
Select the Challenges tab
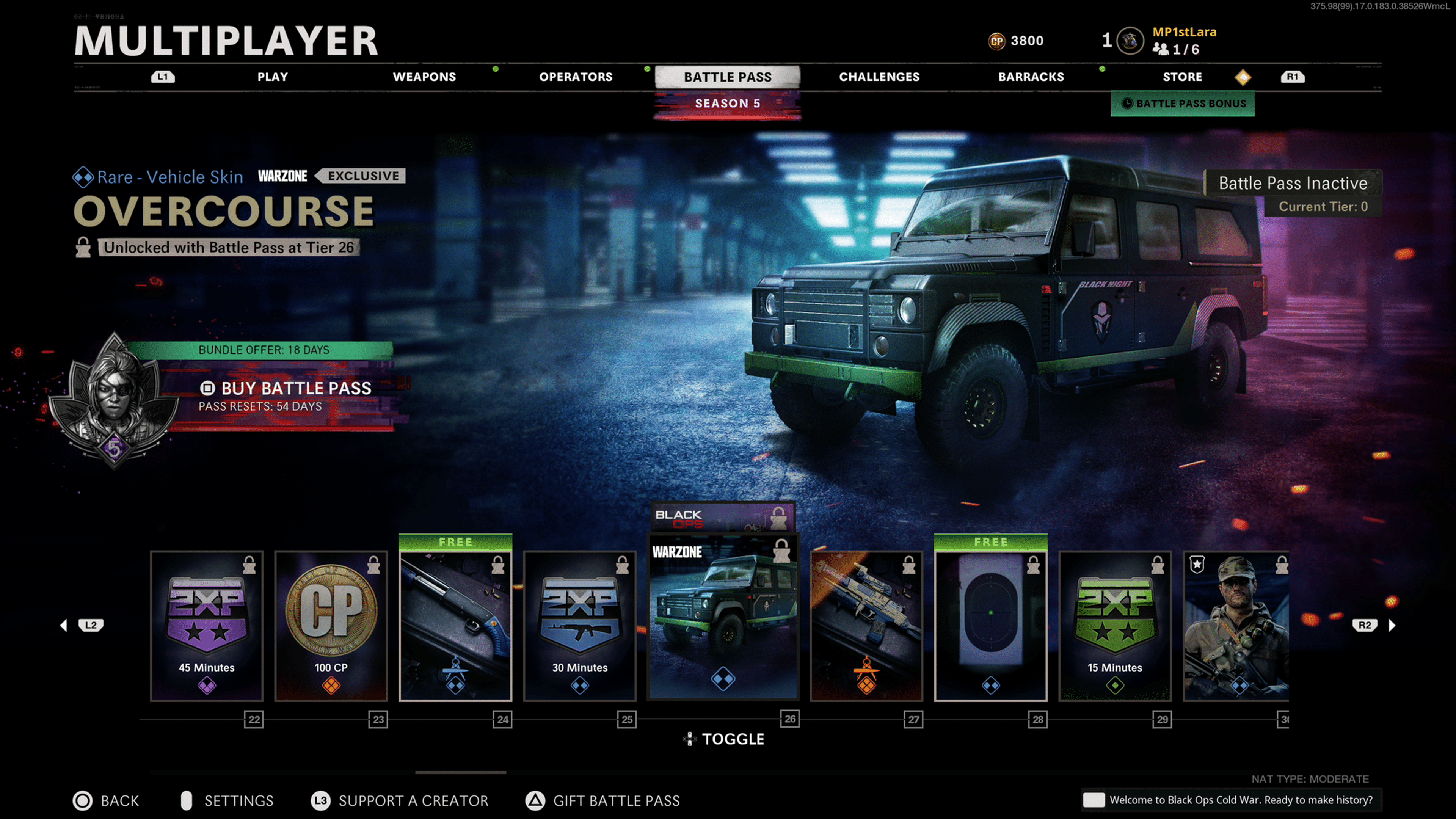coord(879,77)
